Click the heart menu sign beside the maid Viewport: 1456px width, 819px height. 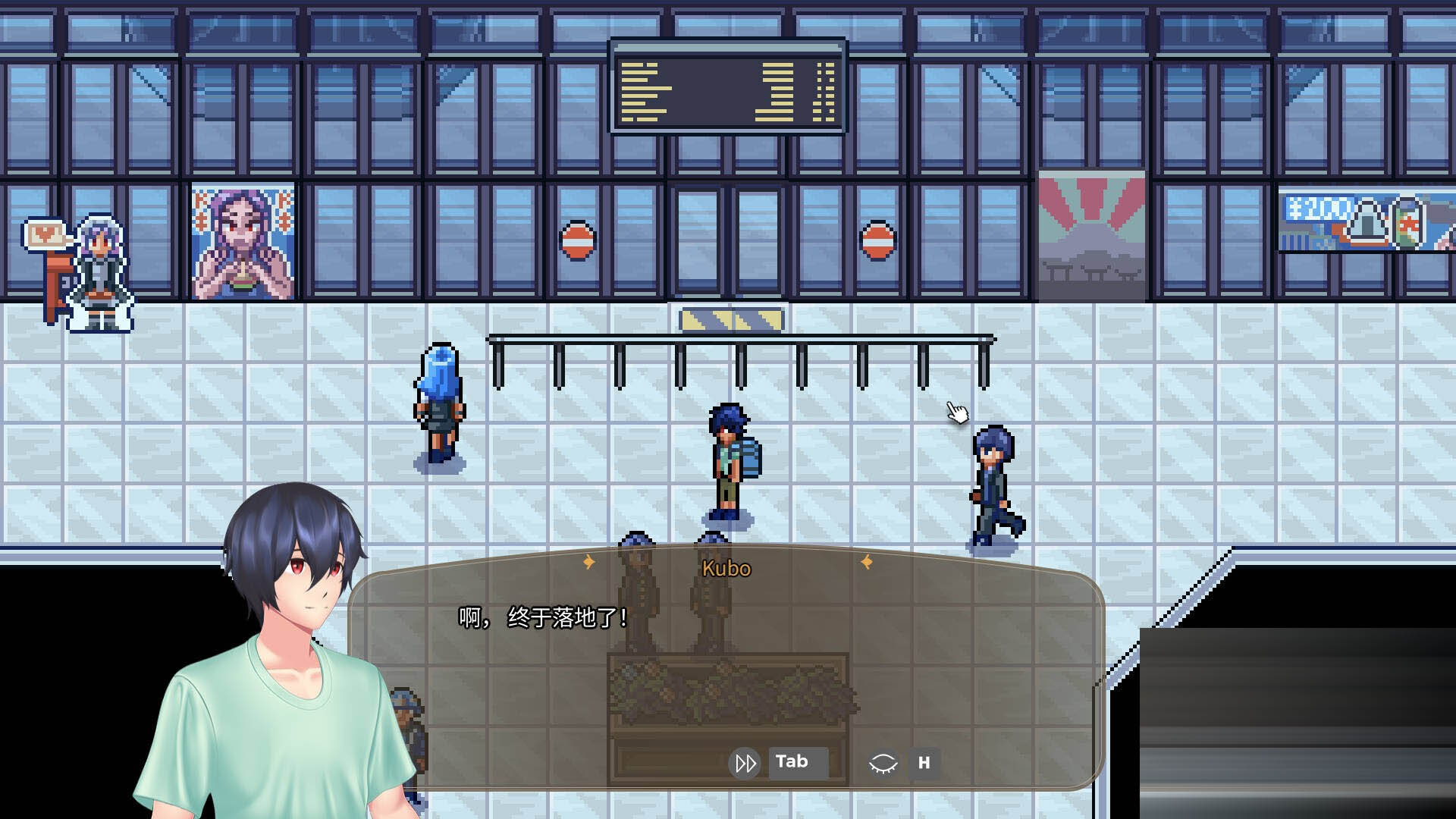[x=44, y=235]
